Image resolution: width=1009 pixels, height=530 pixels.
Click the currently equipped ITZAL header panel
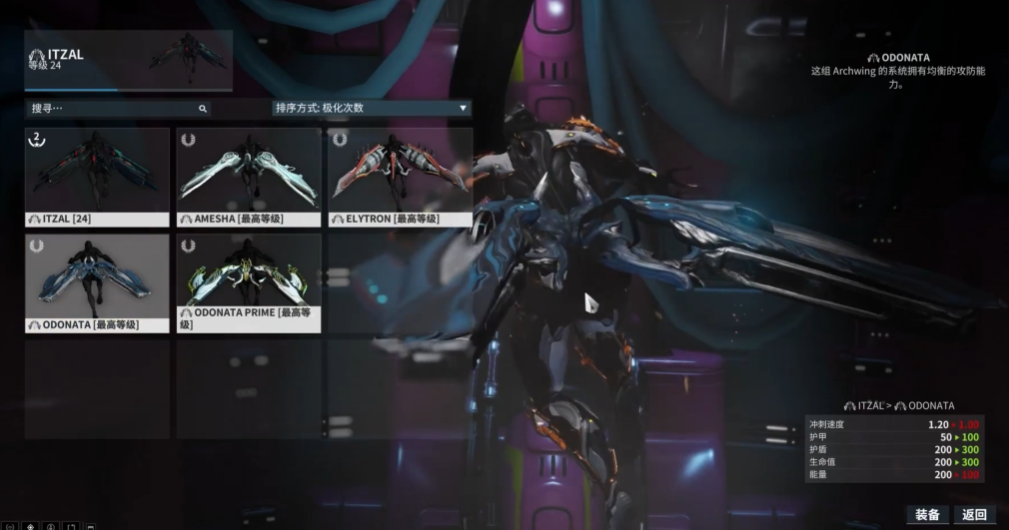point(128,60)
